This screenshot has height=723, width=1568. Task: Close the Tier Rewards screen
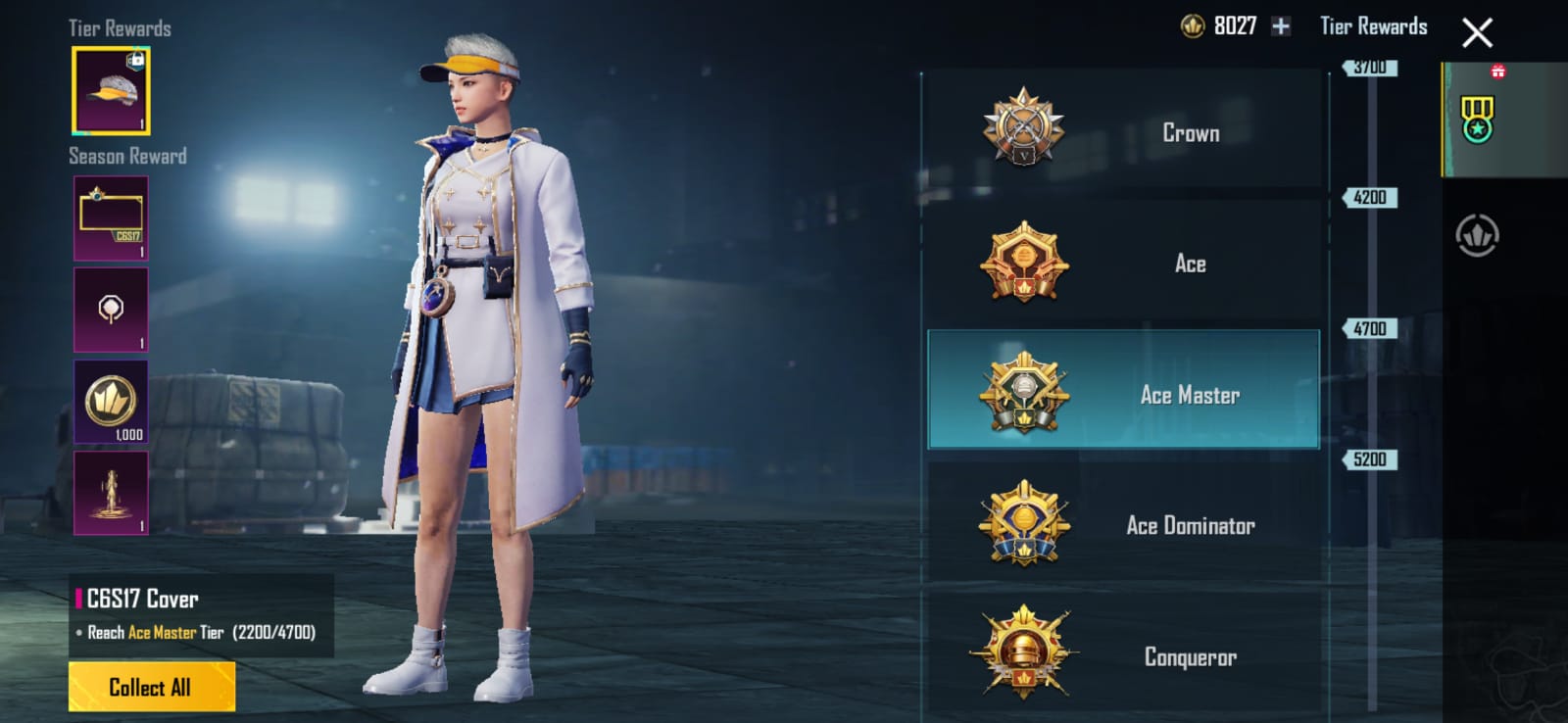[1477, 33]
